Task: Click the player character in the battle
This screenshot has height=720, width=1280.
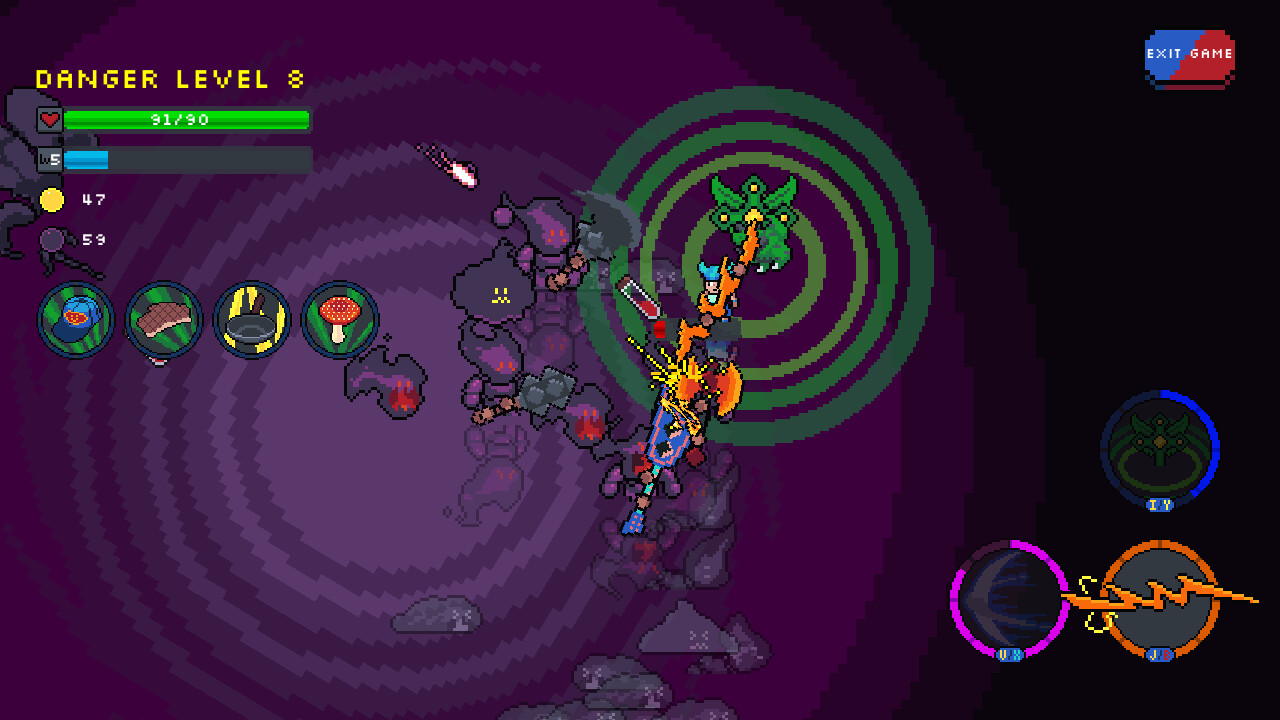Action: 712,290
